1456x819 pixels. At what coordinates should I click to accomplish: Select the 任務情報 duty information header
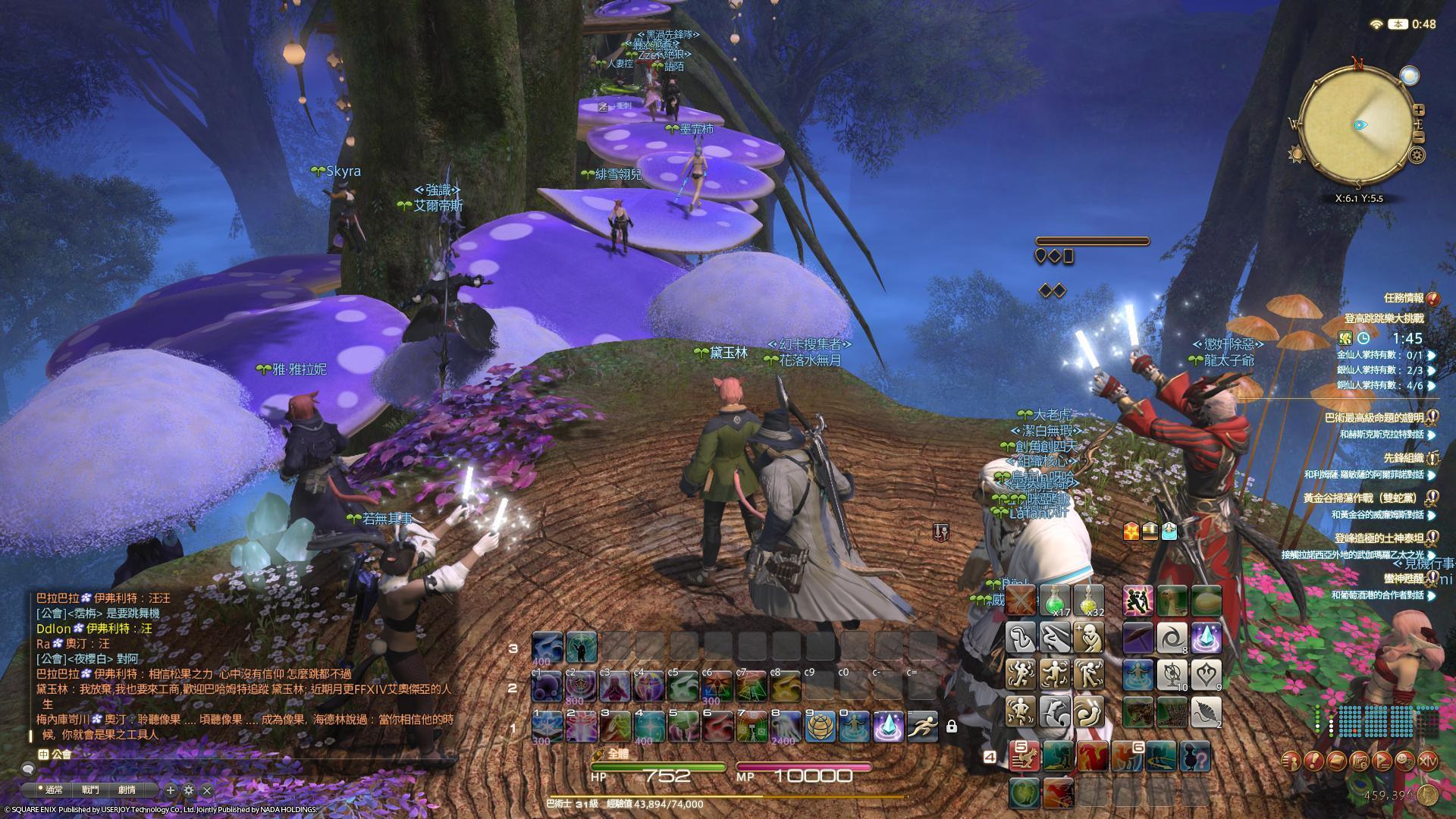1404,298
